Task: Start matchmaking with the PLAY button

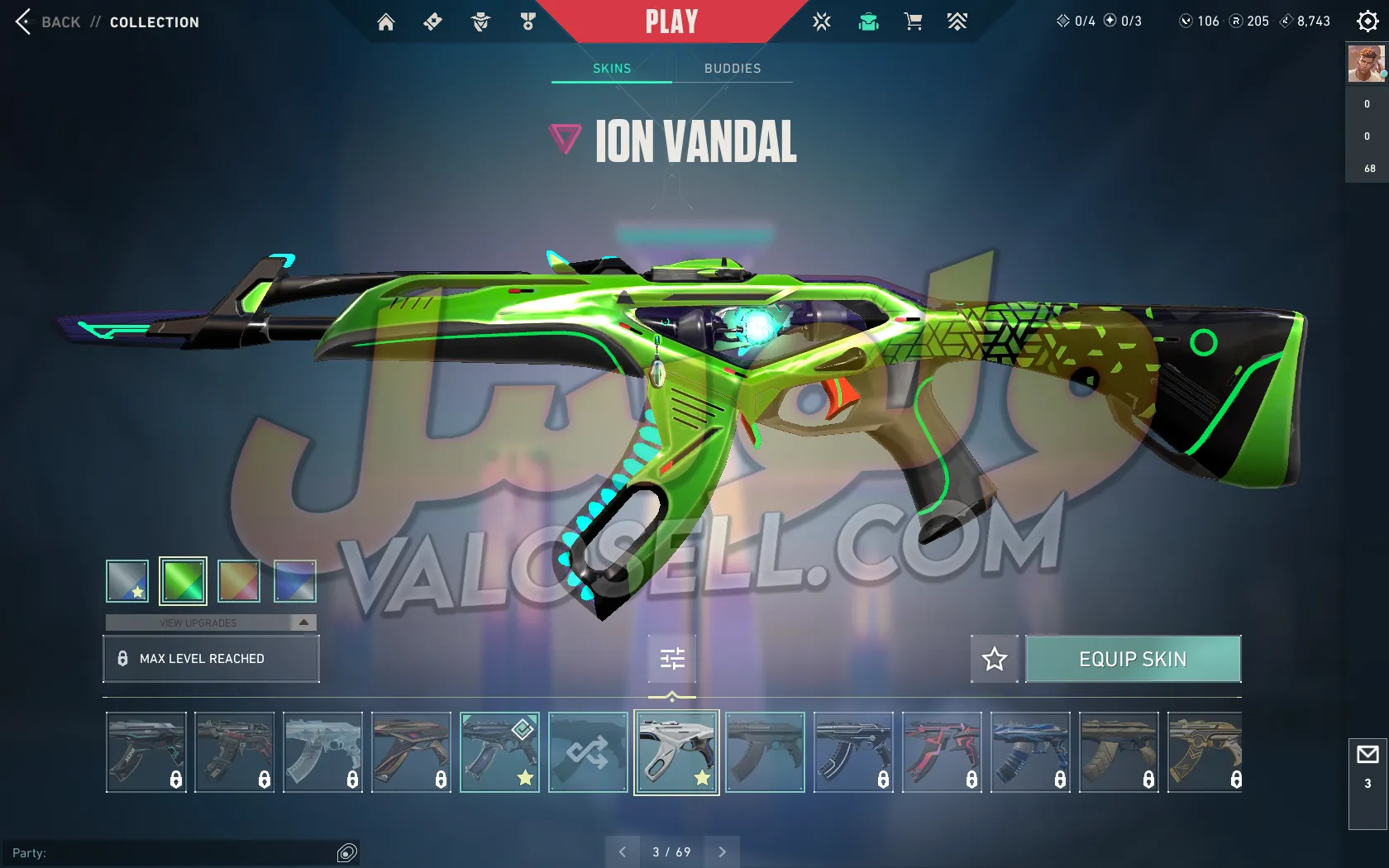Action: (x=671, y=21)
